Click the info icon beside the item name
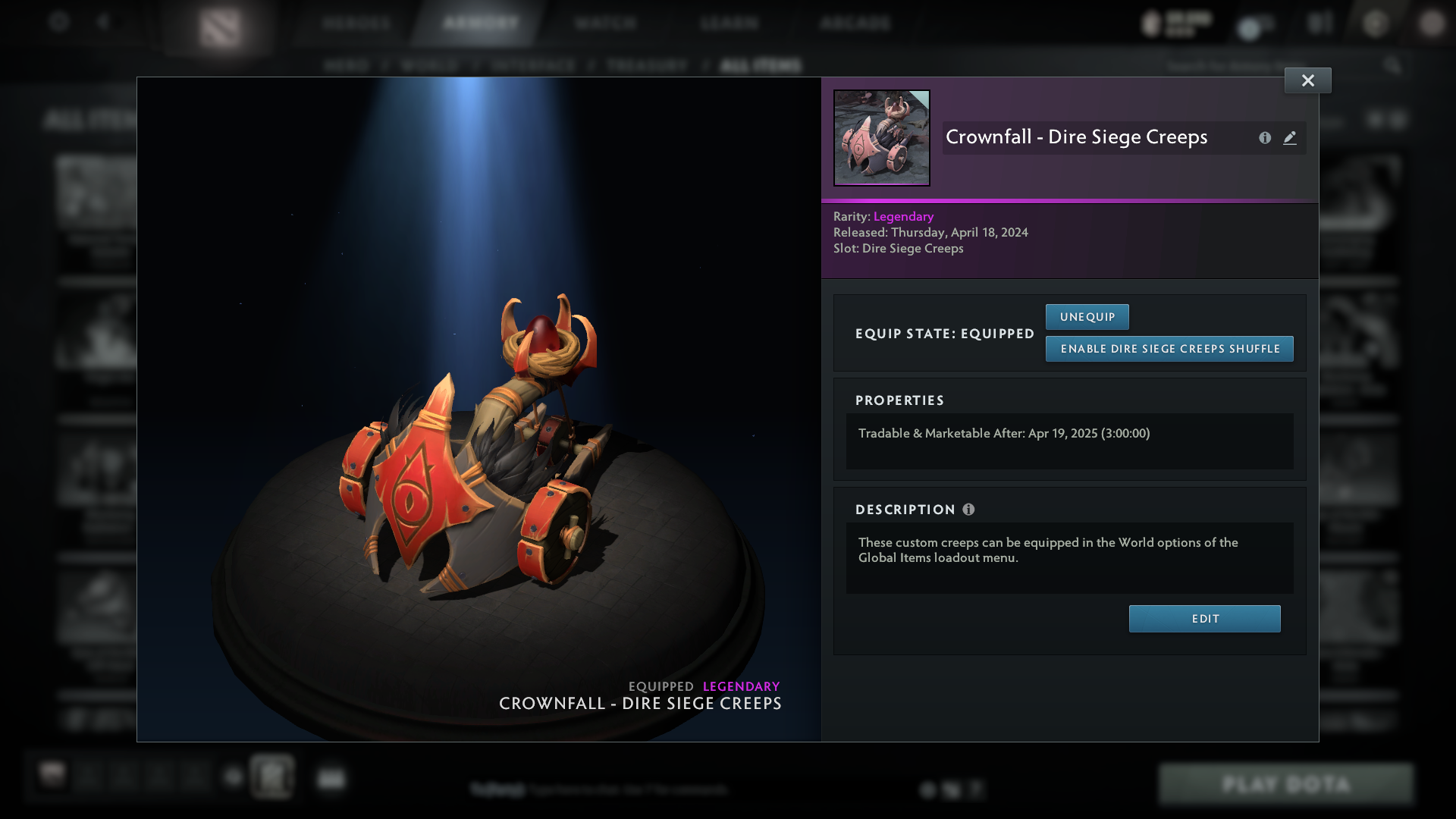Image resolution: width=1456 pixels, height=819 pixels. point(1264,138)
